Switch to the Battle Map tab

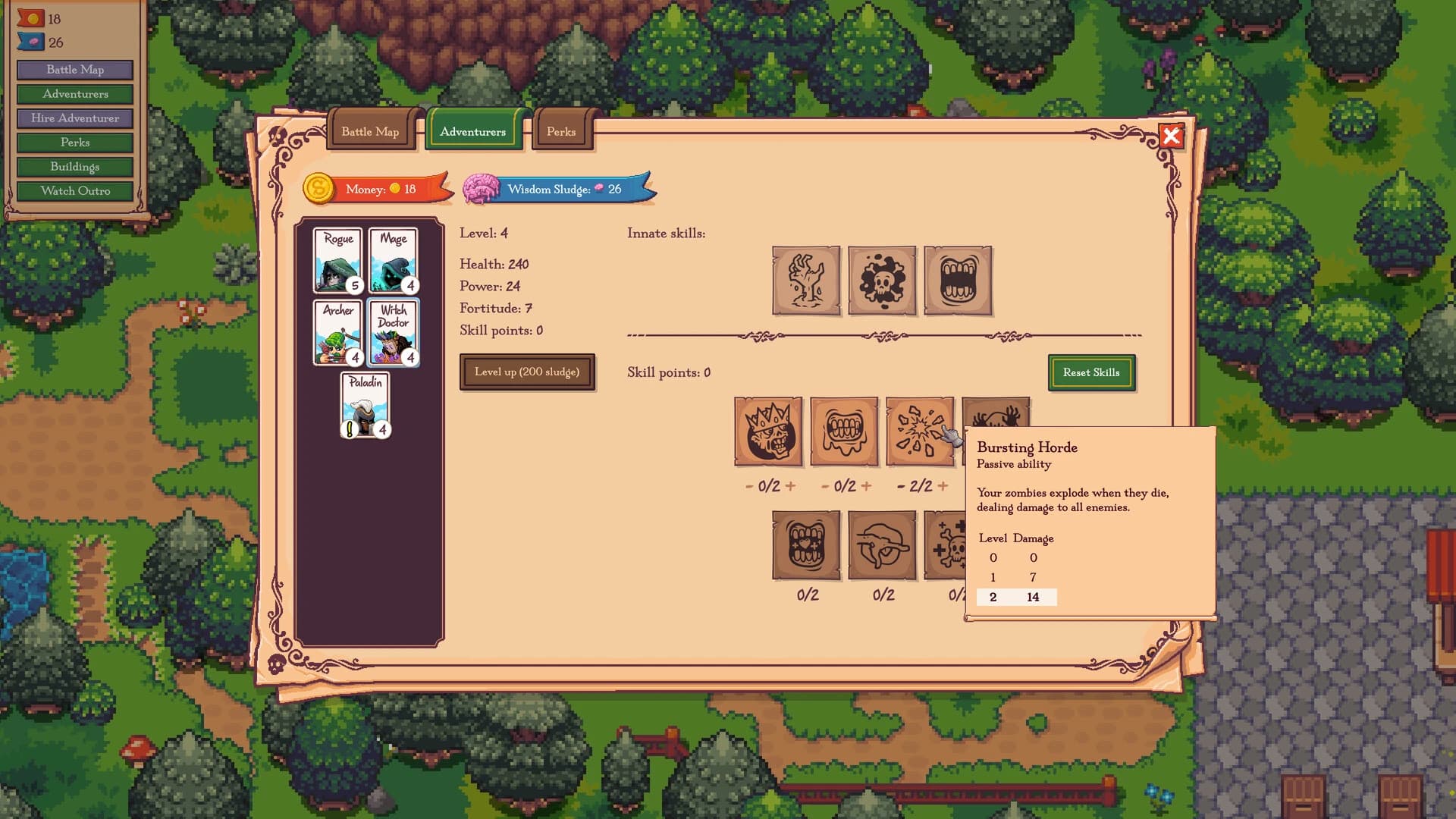(x=371, y=131)
